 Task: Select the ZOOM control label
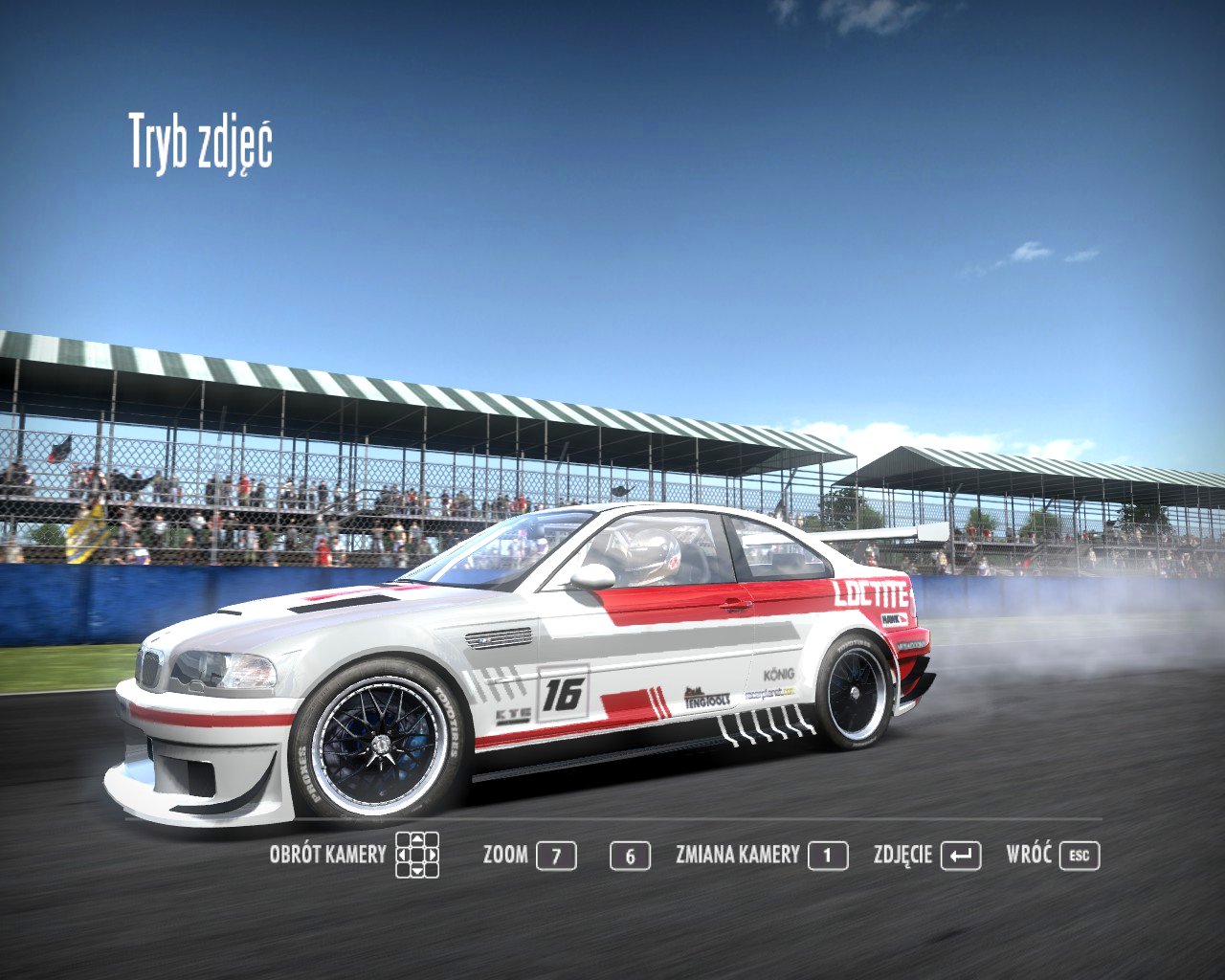click(505, 855)
